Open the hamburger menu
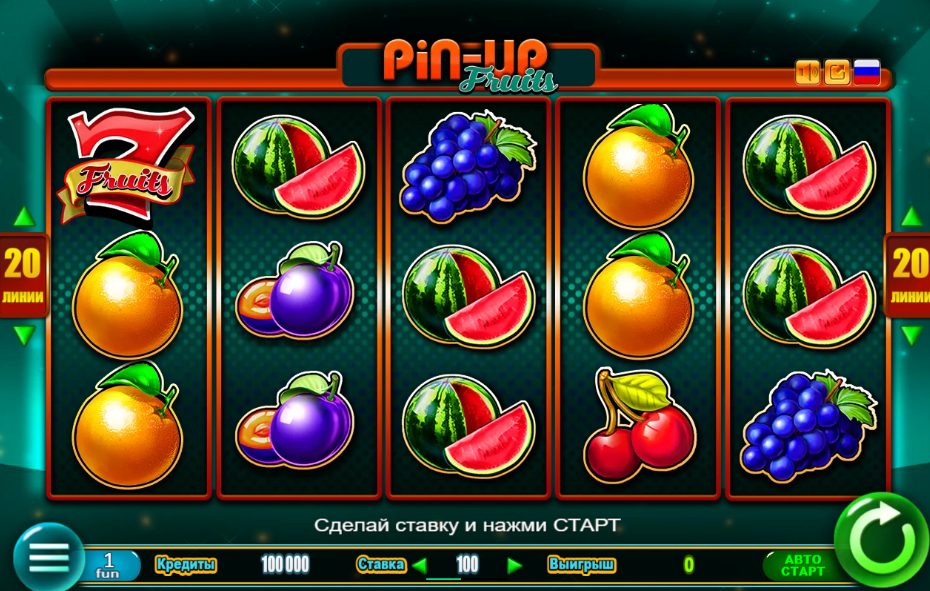The height and width of the screenshot is (591, 930). [x=47, y=556]
